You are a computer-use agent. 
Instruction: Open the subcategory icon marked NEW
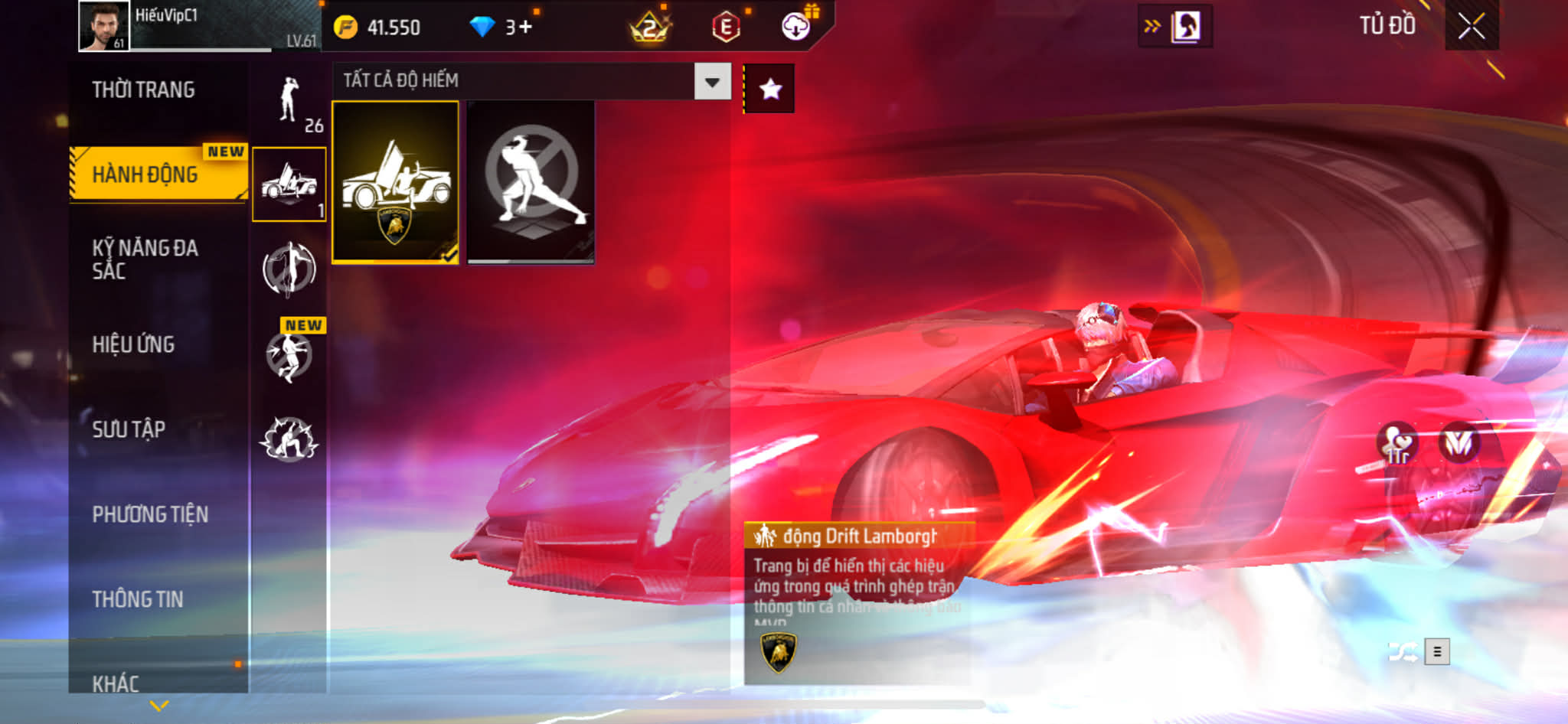pyautogui.click(x=289, y=354)
